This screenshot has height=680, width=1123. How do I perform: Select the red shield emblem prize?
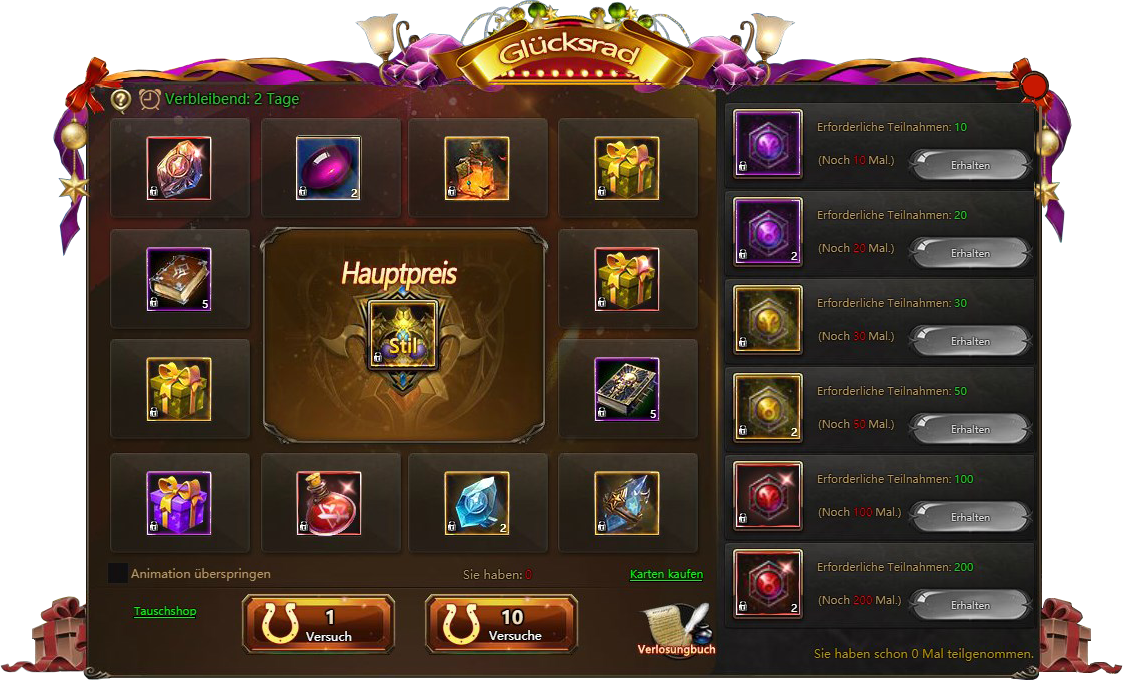pyautogui.click(x=179, y=168)
